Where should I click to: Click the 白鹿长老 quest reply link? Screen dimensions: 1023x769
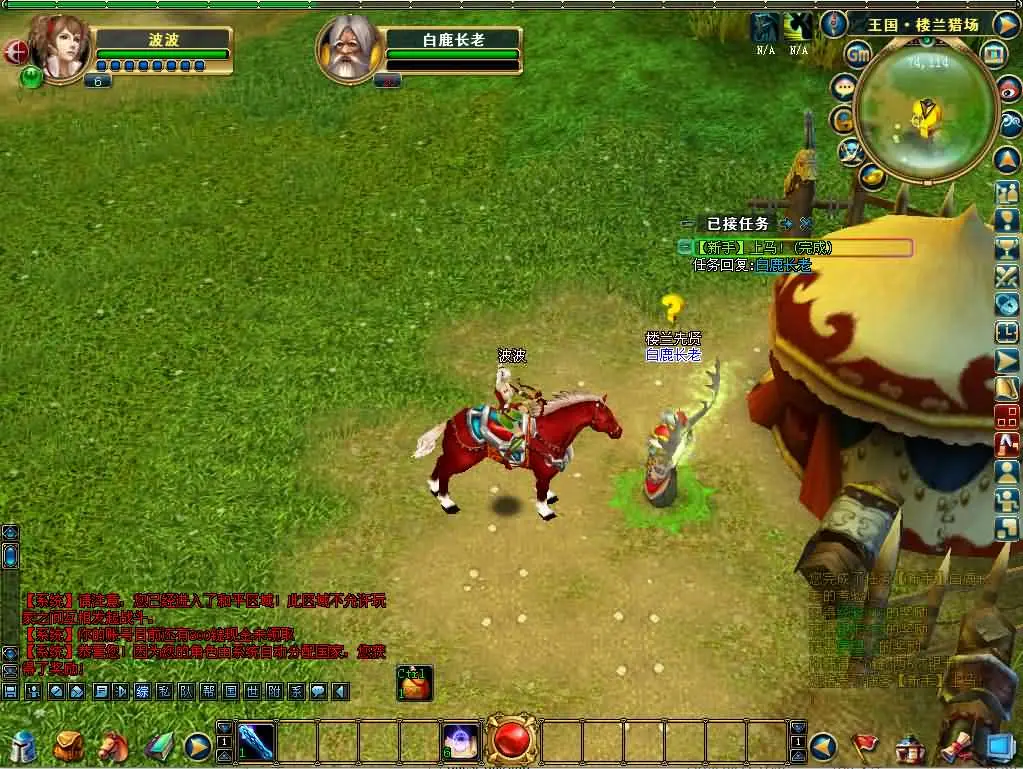click(783, 265)
